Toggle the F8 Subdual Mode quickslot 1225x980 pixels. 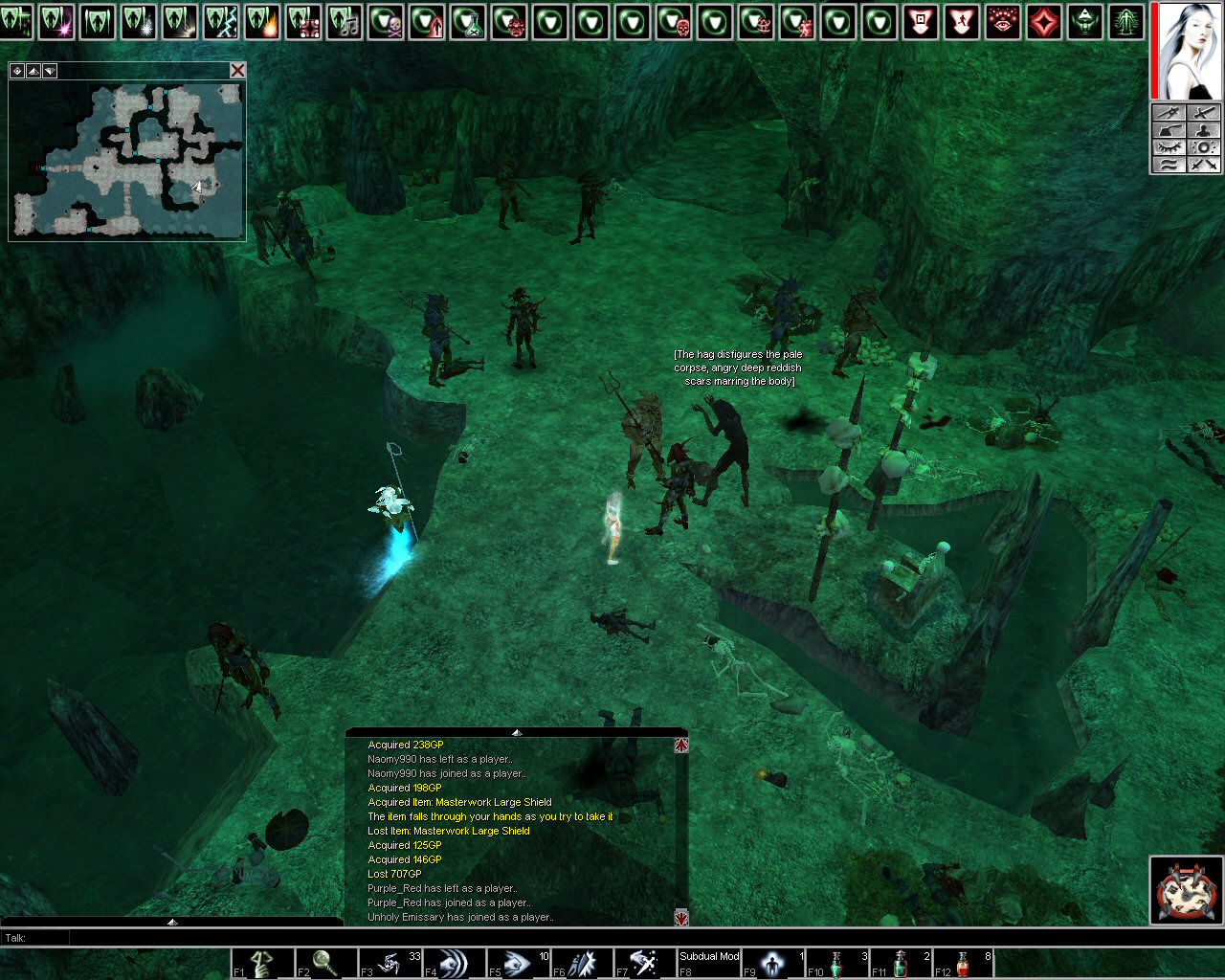pos(709,963)
